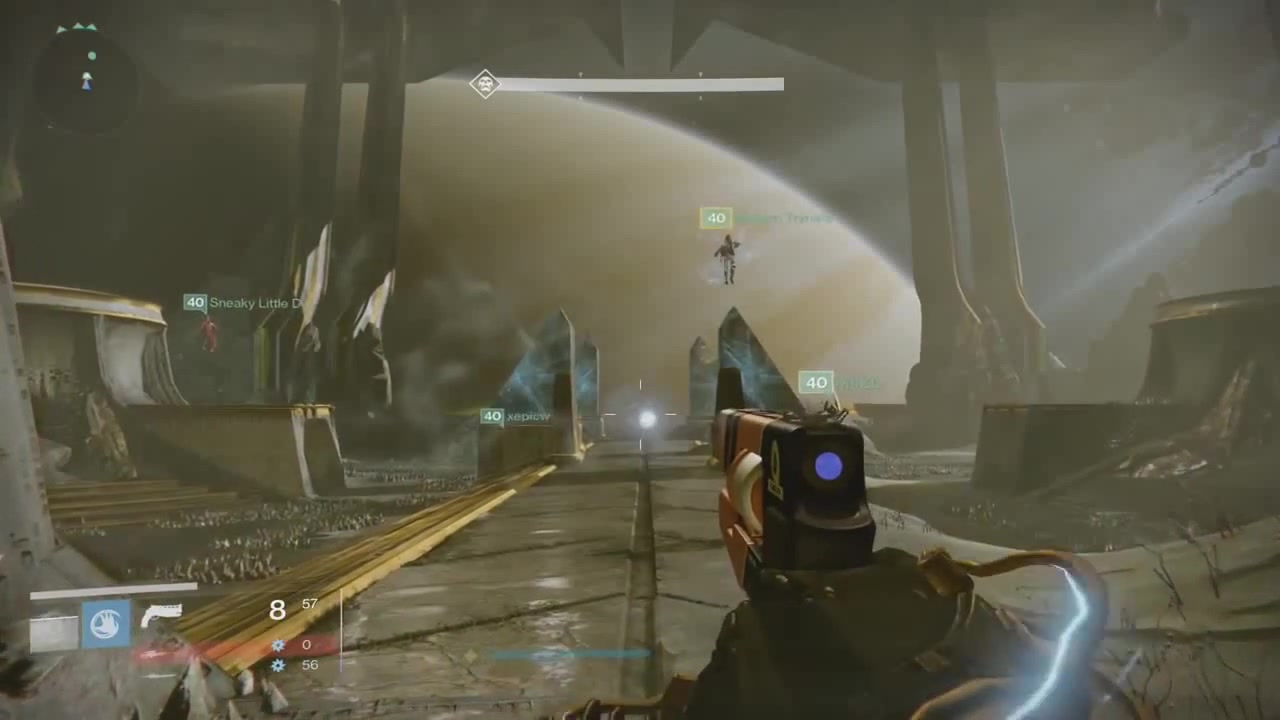
Task: Select the blue melee ability hand icon
Action: click(x=107, y=624)
